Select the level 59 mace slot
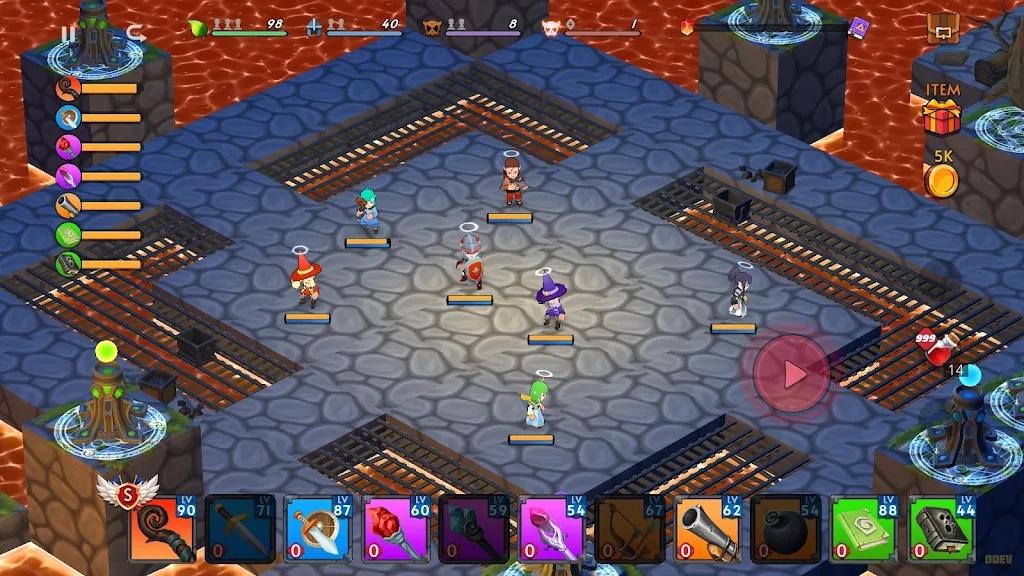Screen dimensions: 1024x576 (x=475, y=529)
